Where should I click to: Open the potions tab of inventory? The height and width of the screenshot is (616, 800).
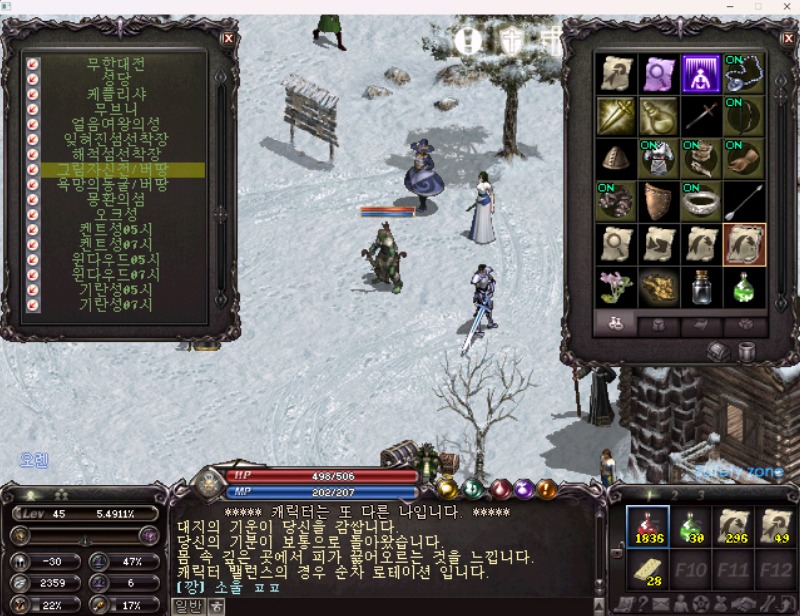[617, 324]
